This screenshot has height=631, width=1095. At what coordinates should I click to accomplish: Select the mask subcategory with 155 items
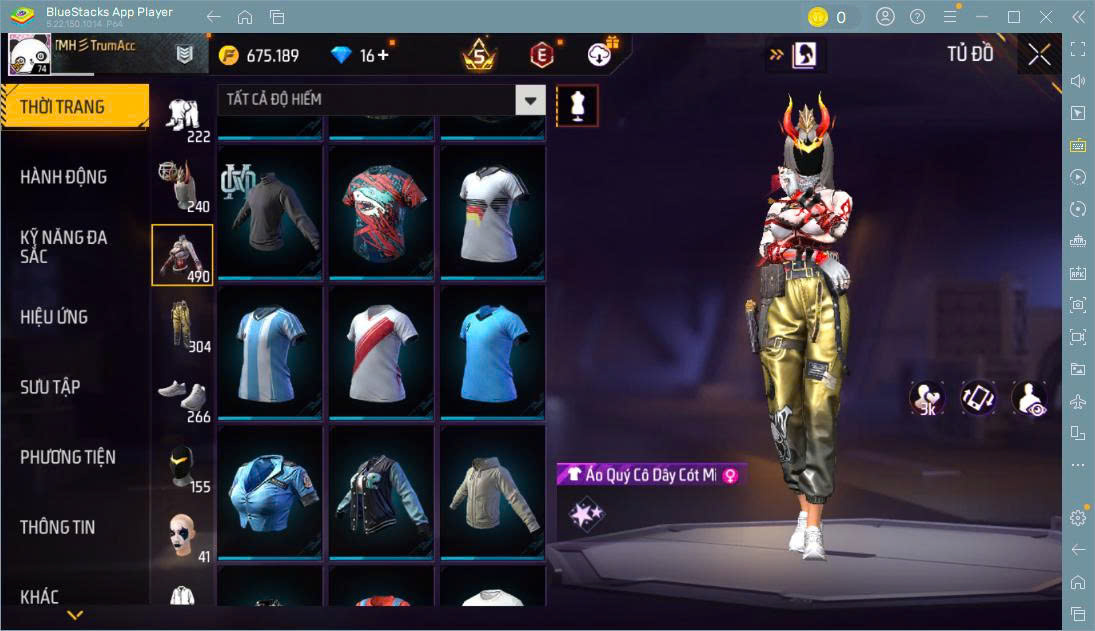182,465
